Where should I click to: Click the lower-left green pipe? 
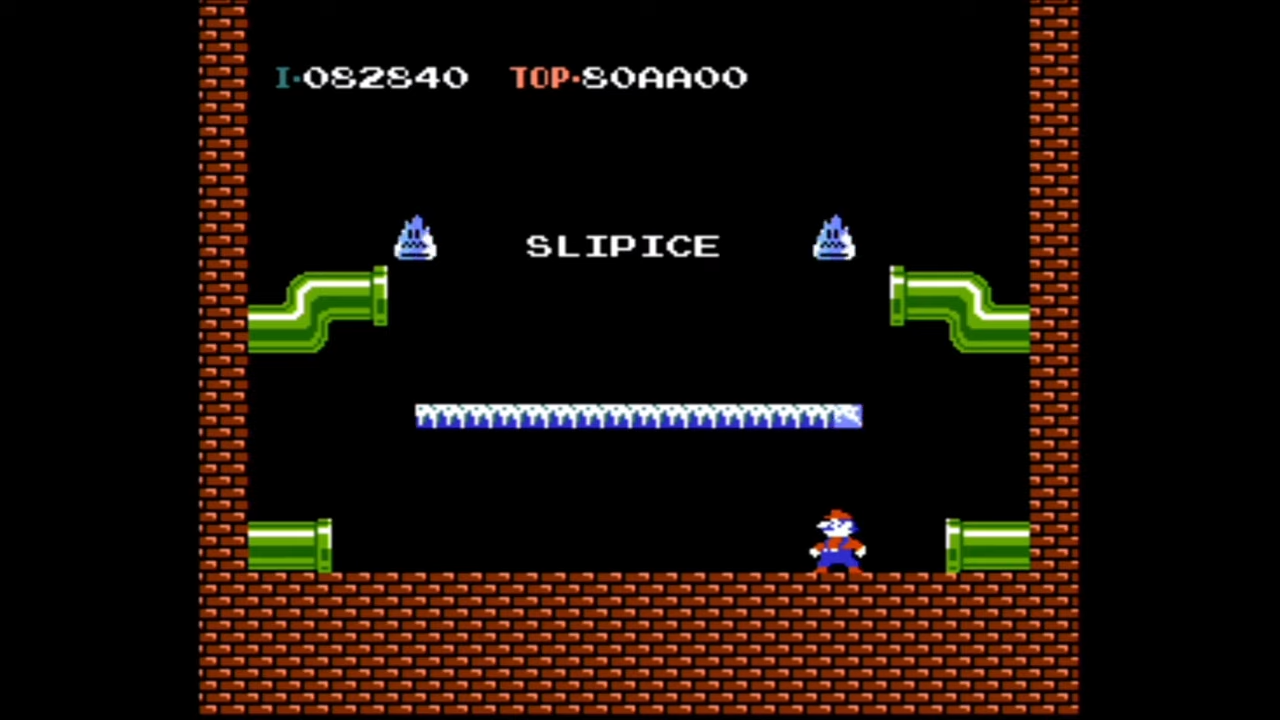(x=290, y=545)
